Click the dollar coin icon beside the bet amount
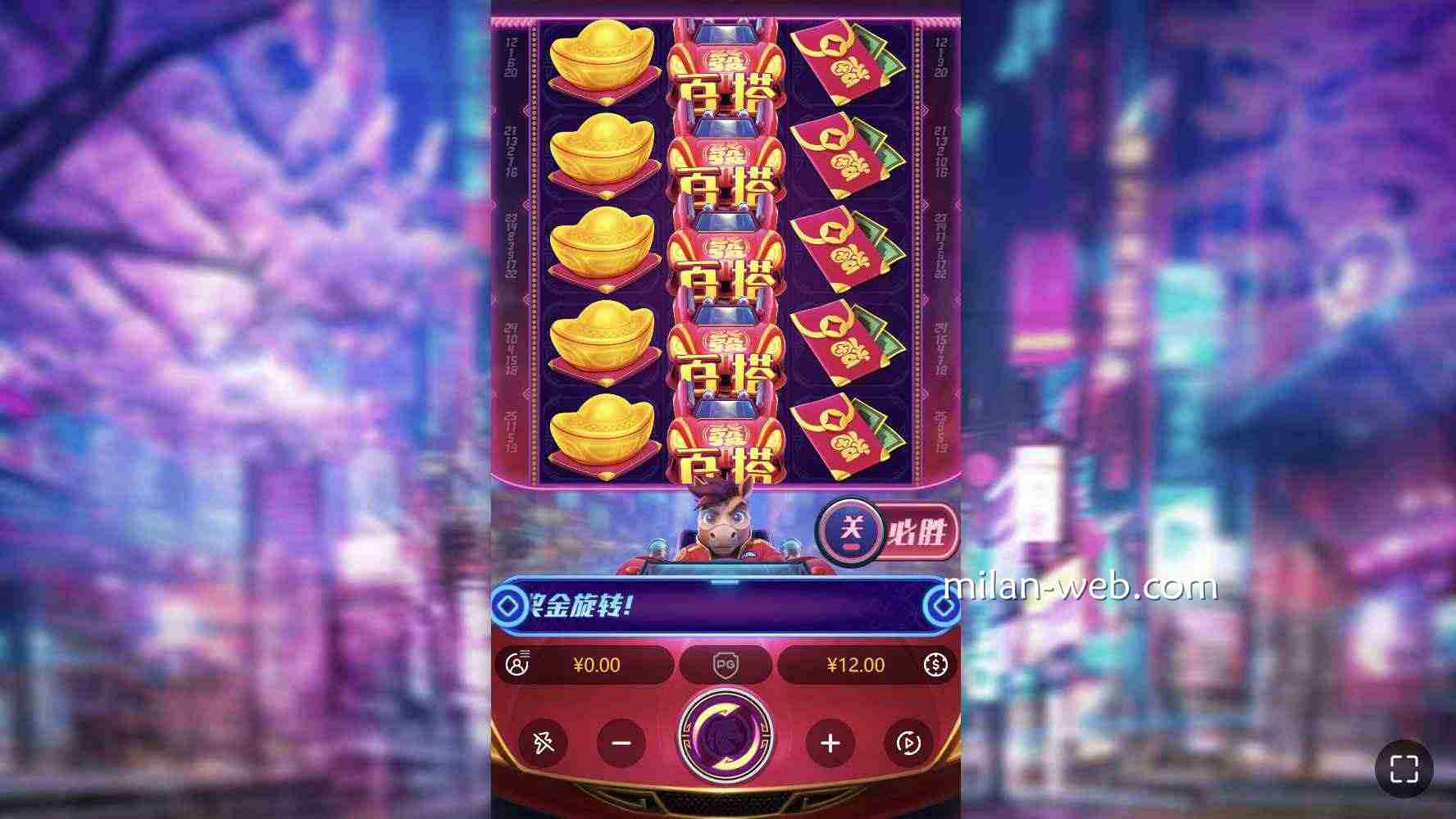Viewport: 1456px width, 819px height. [935, 666]
